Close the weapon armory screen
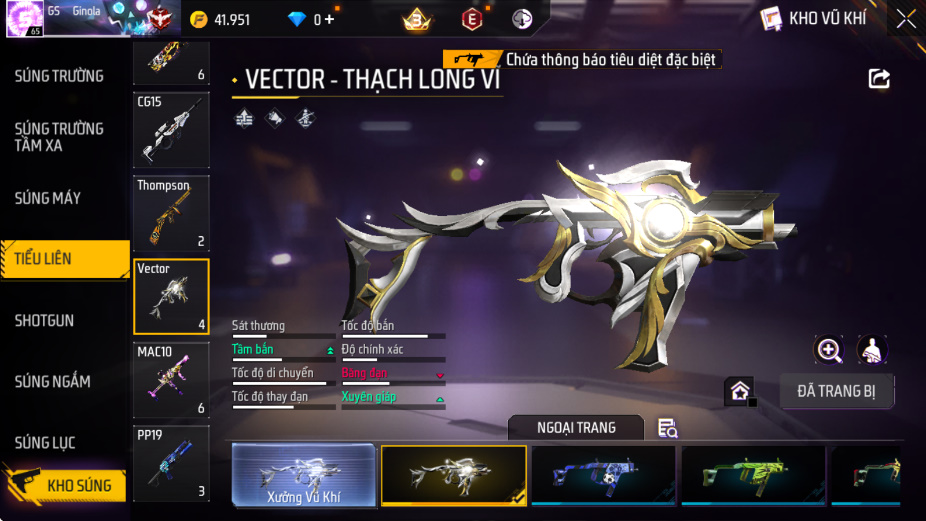 [x=905, y=19]
